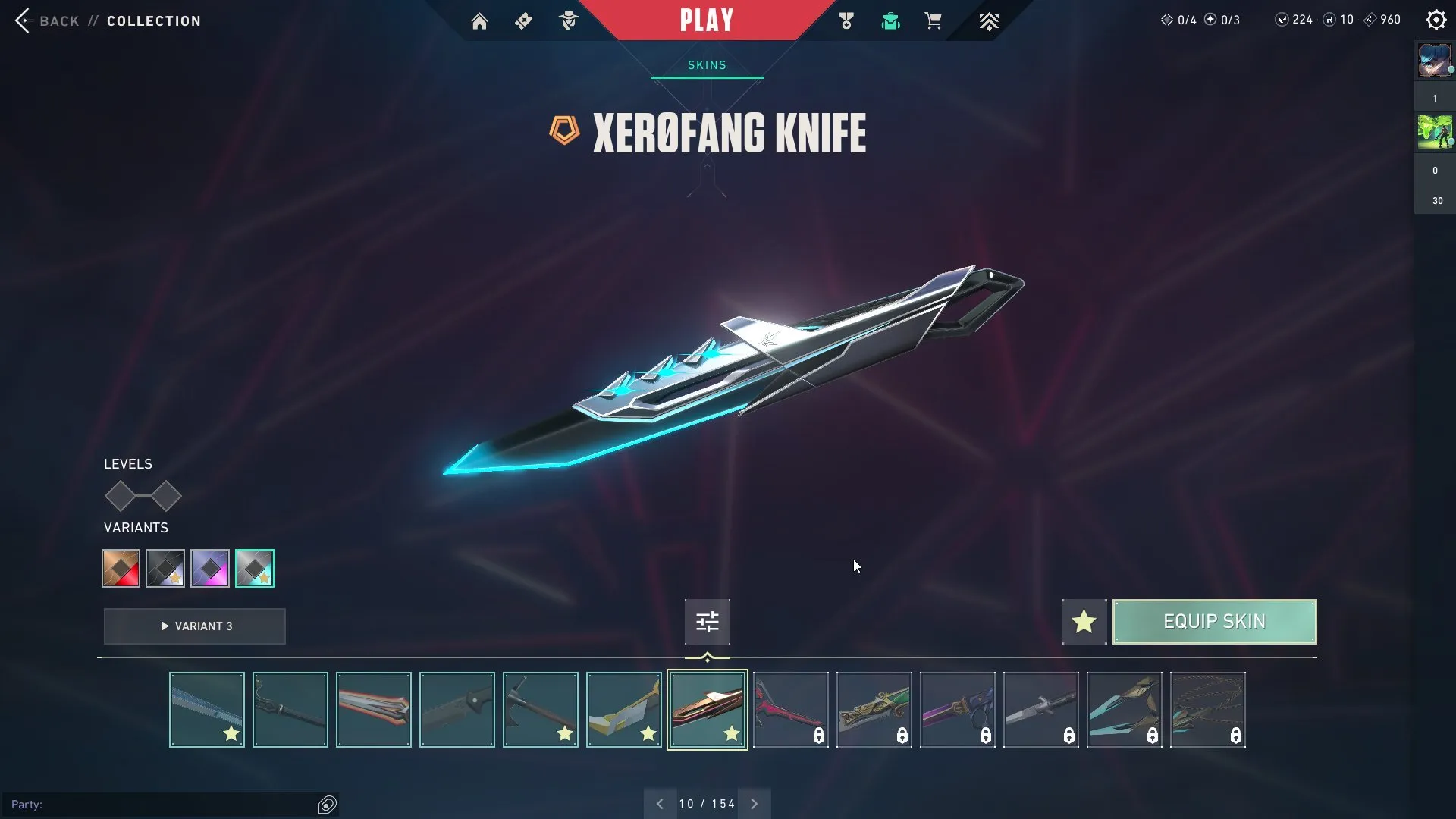The width and height of the screenshot is (1456, 819).
Task: Switch to the Skins tab
Action: (707, 64)
